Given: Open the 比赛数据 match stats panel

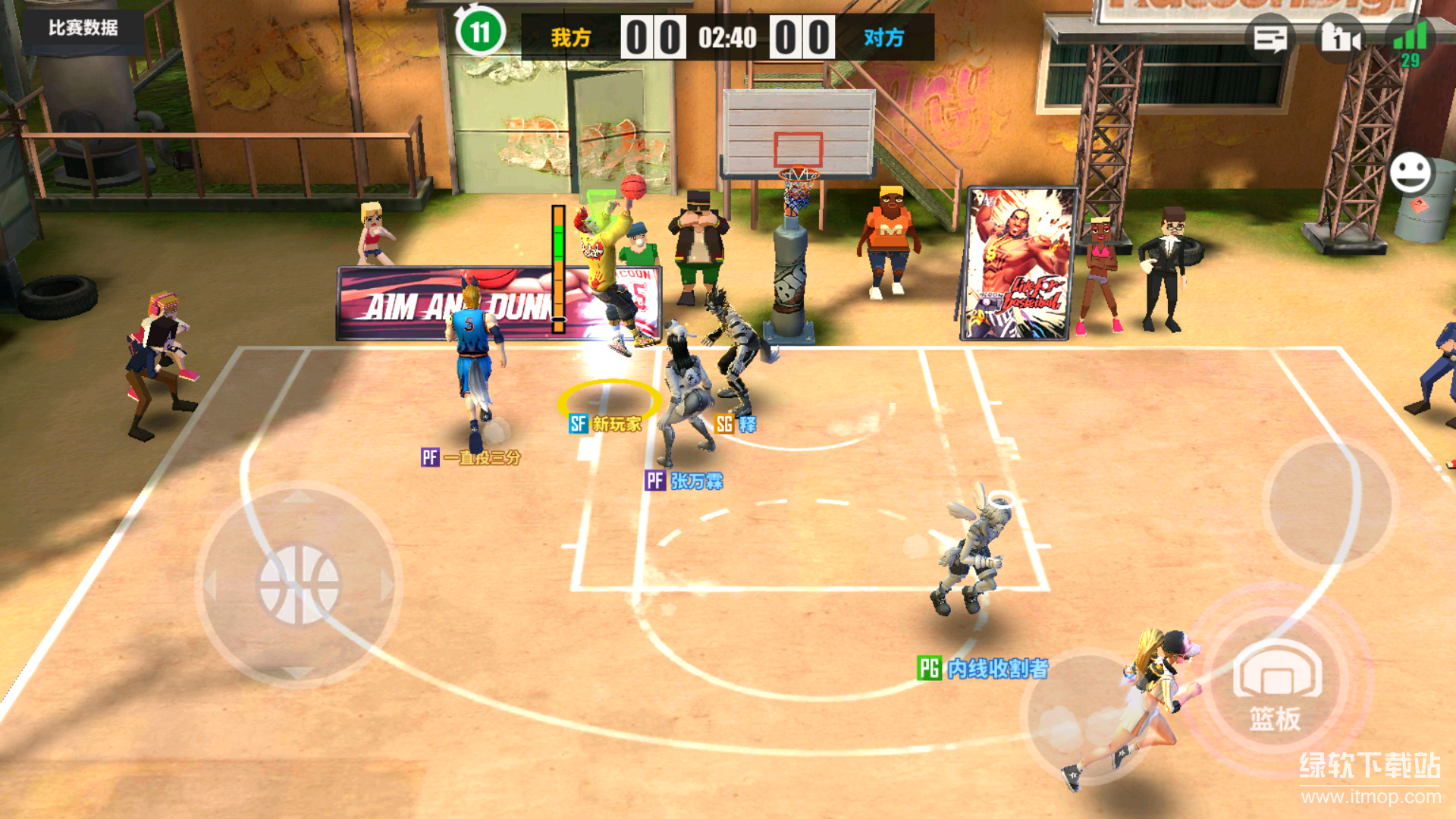Looking at the screenshot, I should coord(83,29).
